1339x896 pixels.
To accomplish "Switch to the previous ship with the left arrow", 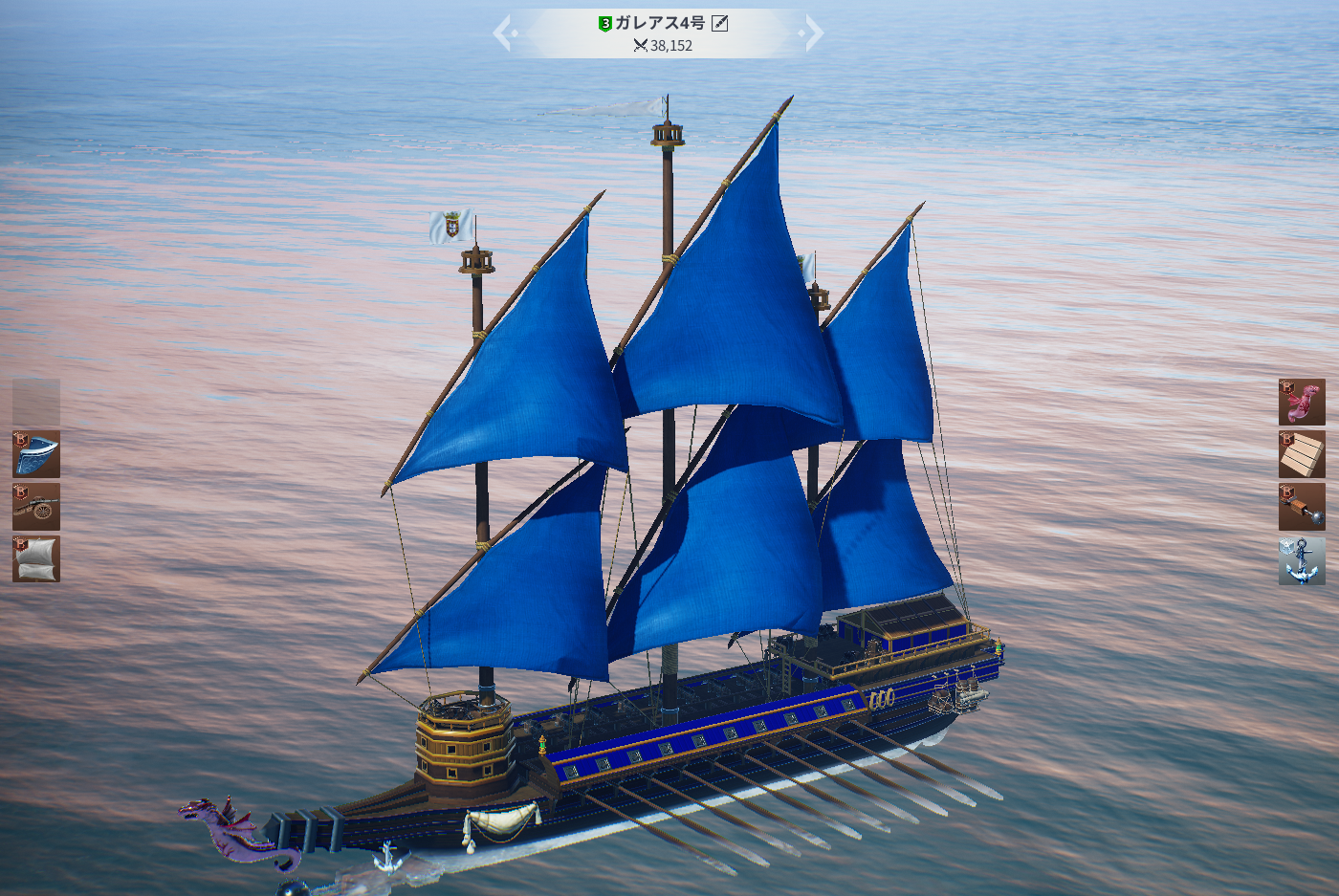I will pyautogui.click(x=505, y=33).
